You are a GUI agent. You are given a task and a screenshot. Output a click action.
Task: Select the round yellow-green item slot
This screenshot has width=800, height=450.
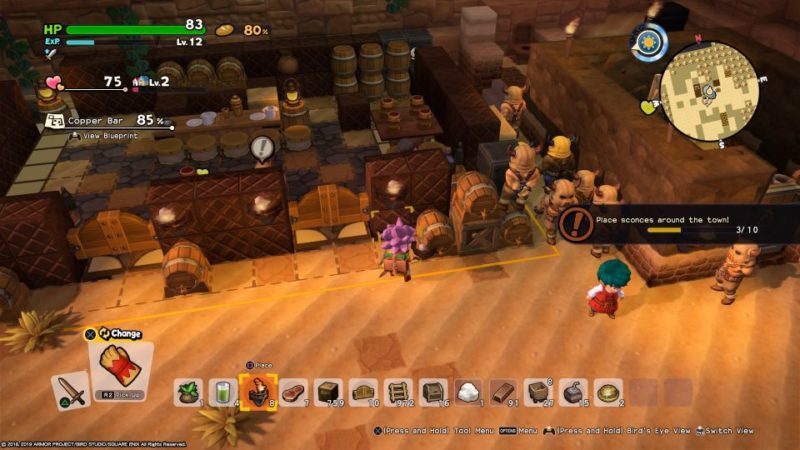coord(607,392)
